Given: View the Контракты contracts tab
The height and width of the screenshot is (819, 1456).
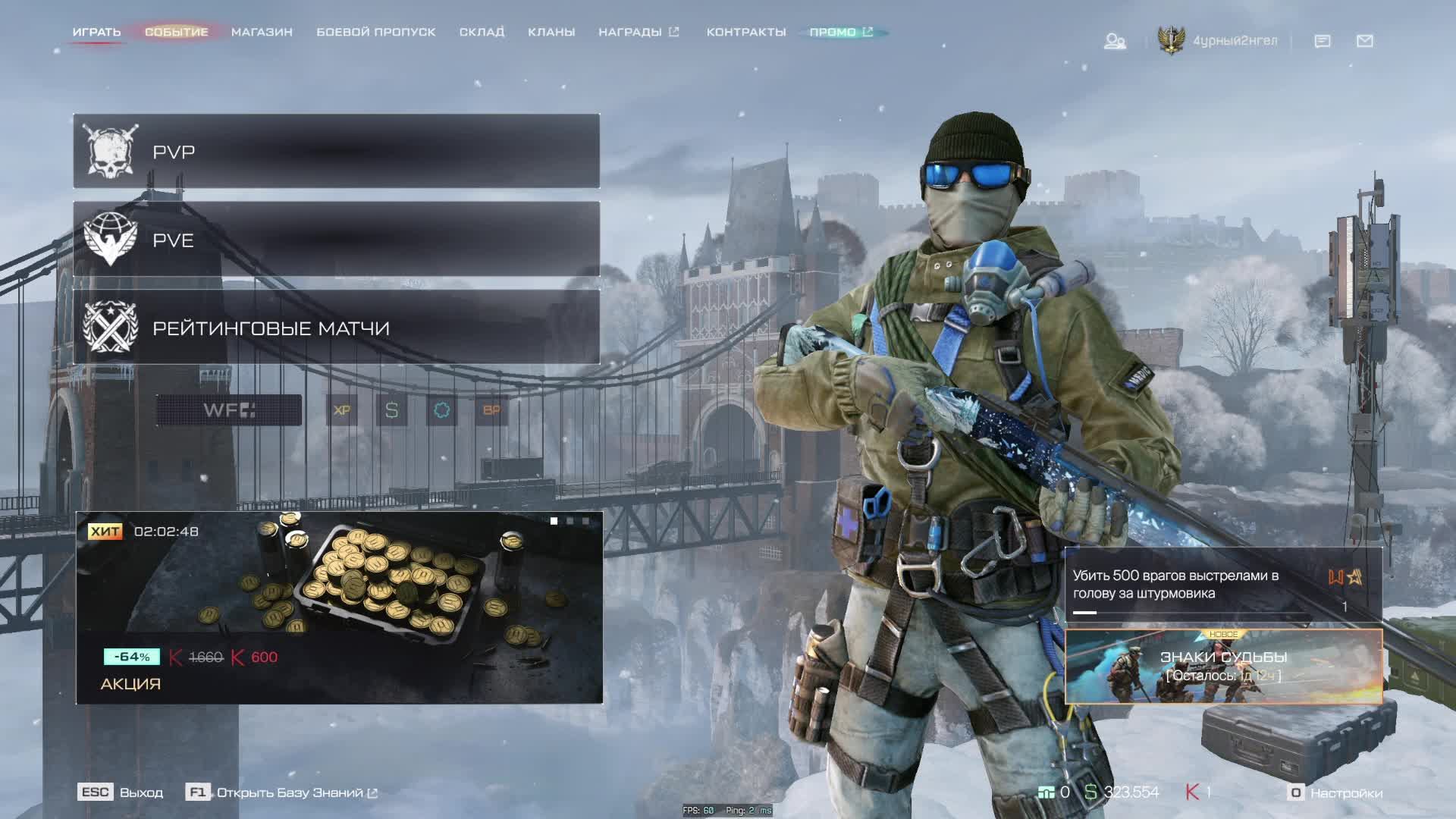Looking at the screenshot, I should pyautogui.click(x=746, y=32).
